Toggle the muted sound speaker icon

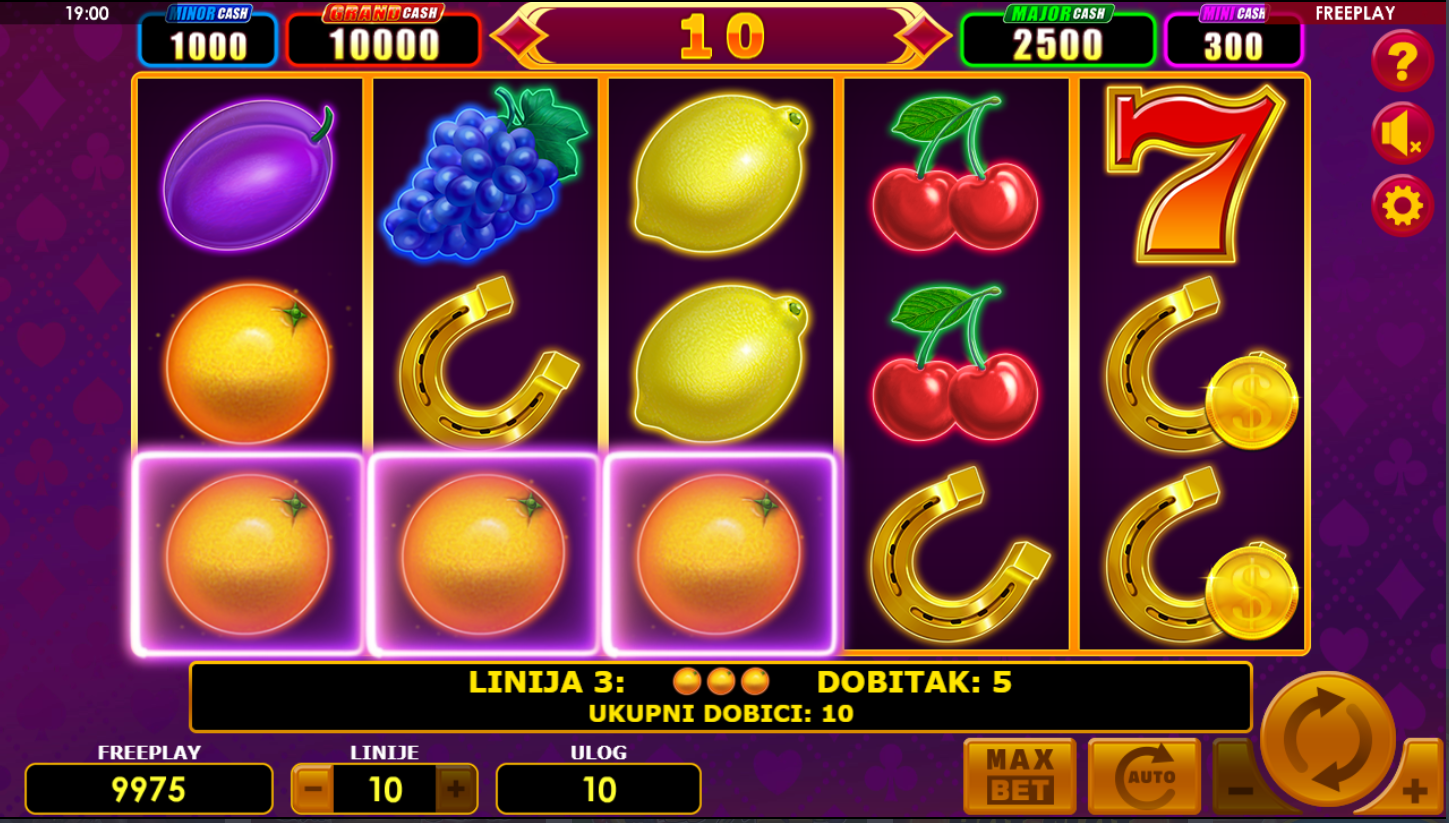click(1402, 134)
